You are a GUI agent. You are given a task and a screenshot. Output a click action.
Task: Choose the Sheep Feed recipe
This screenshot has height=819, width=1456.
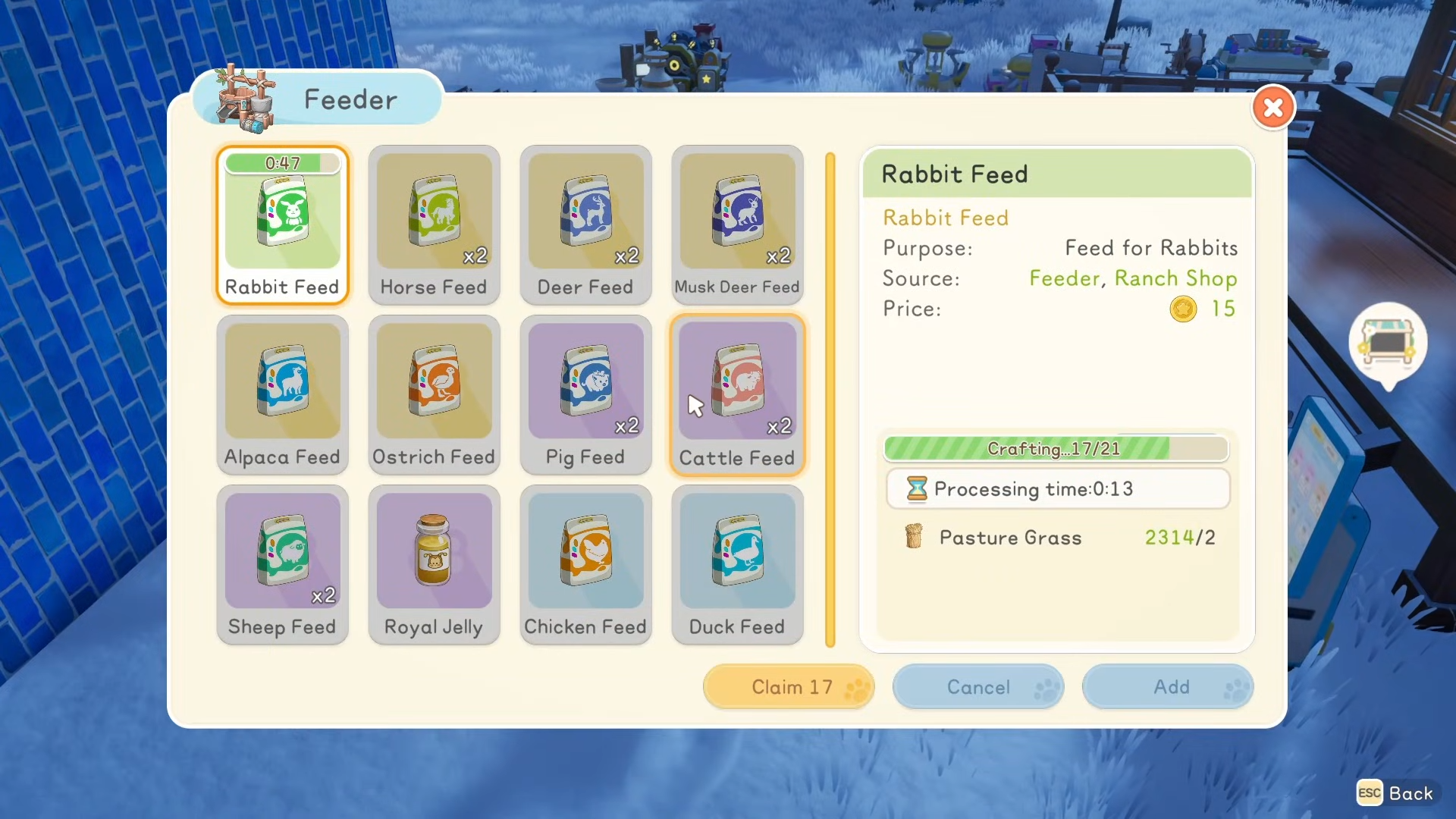[x=282, y=564]
